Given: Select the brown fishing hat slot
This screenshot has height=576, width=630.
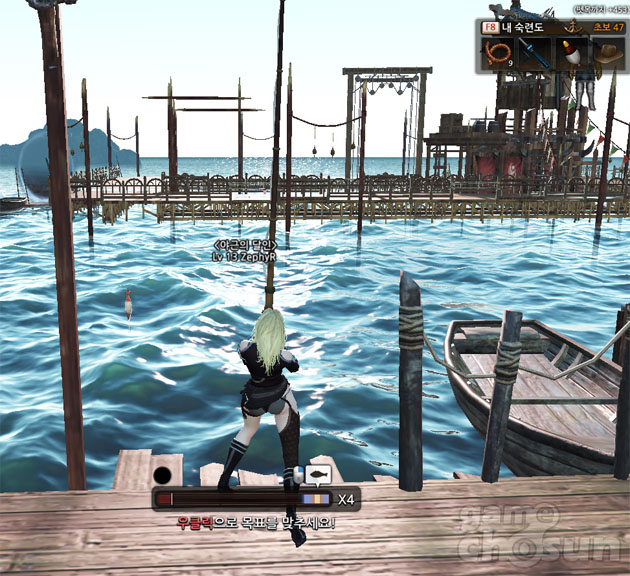Looking at the screenshot, I should coord(608,54).
